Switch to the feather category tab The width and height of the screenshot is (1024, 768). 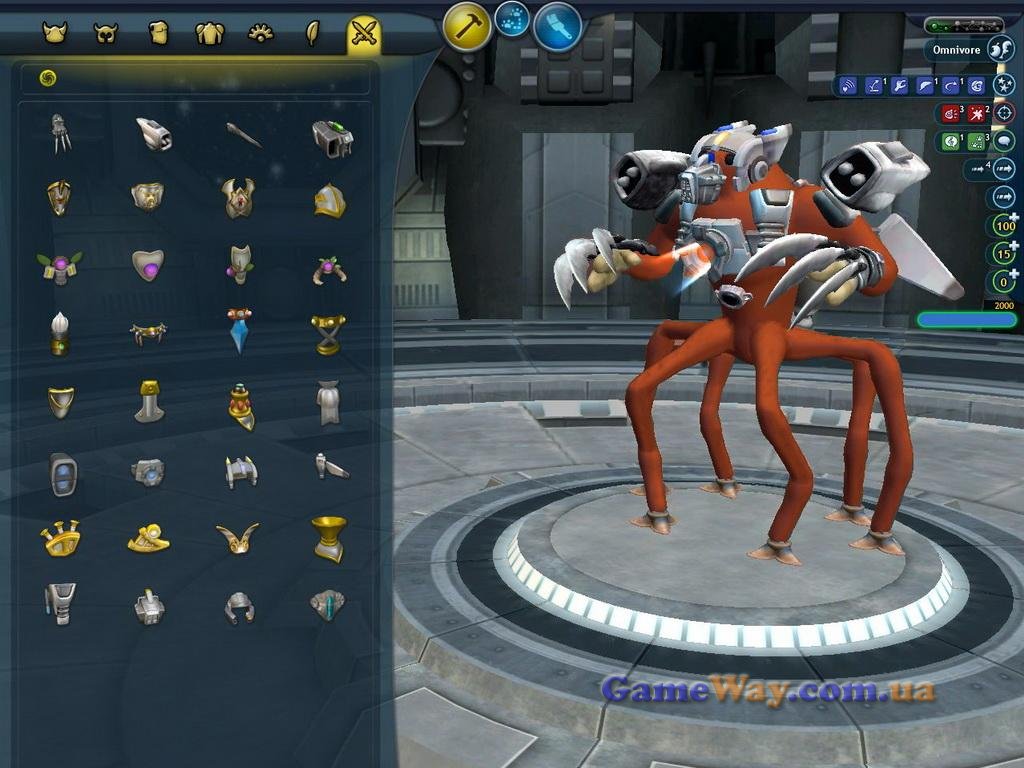[312, 34]
